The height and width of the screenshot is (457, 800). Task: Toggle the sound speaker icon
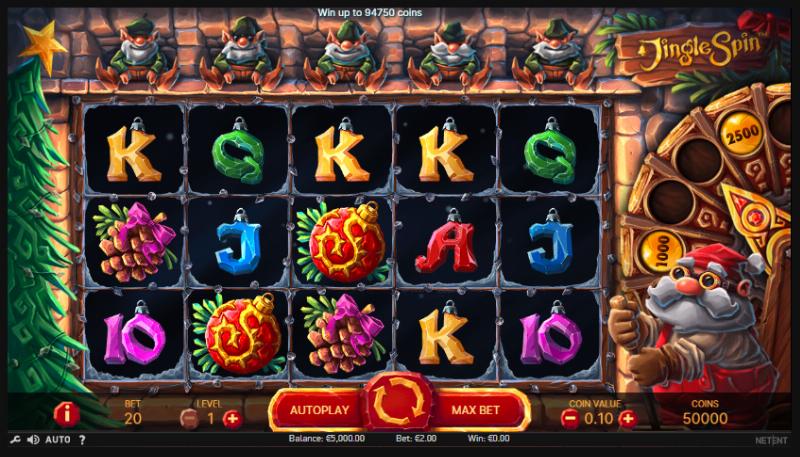click(x=33, y=440)
